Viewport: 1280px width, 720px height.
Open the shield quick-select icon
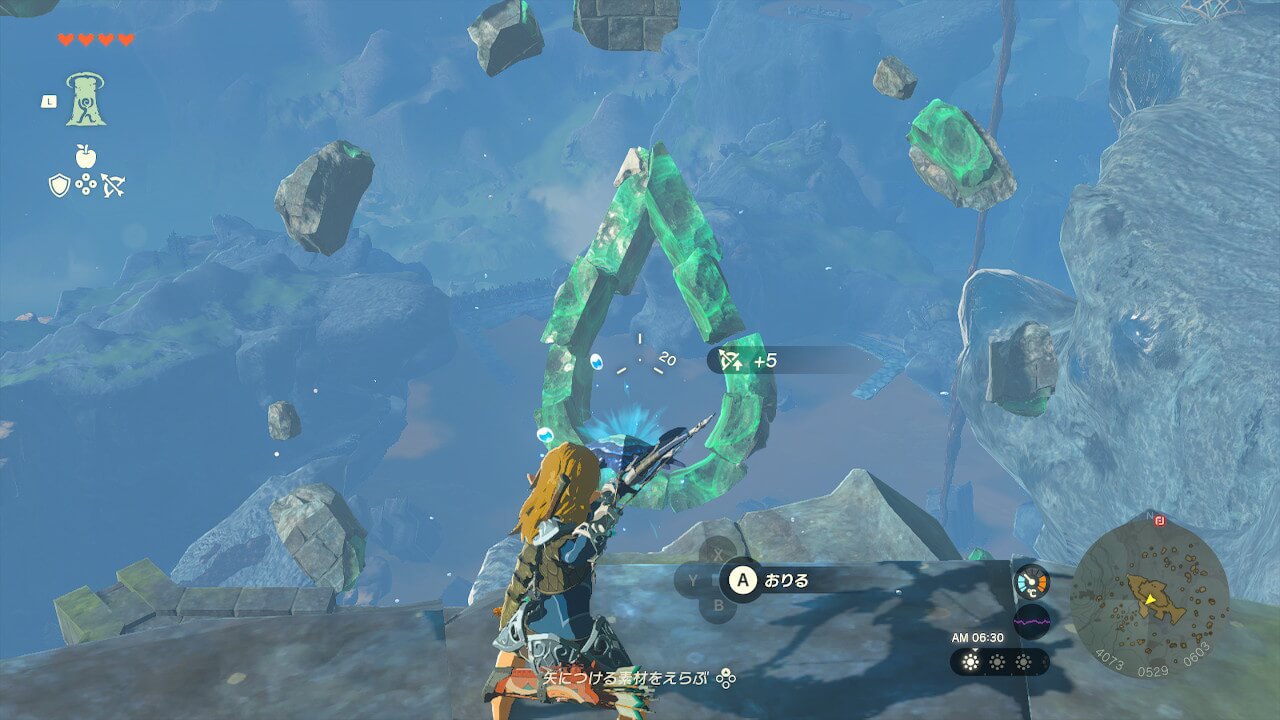[59, 185]
